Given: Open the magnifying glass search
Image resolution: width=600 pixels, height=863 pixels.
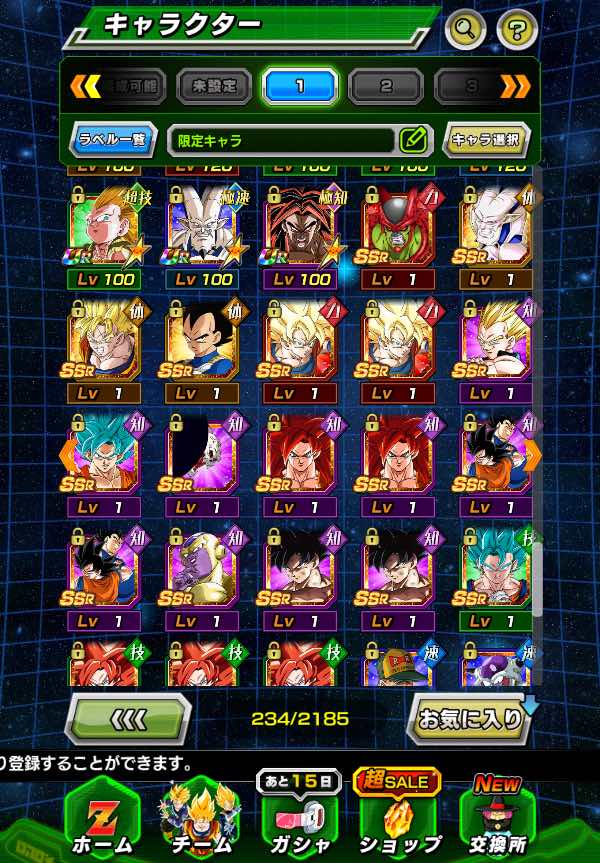Looking at the screenshot, I should [466, 28].
